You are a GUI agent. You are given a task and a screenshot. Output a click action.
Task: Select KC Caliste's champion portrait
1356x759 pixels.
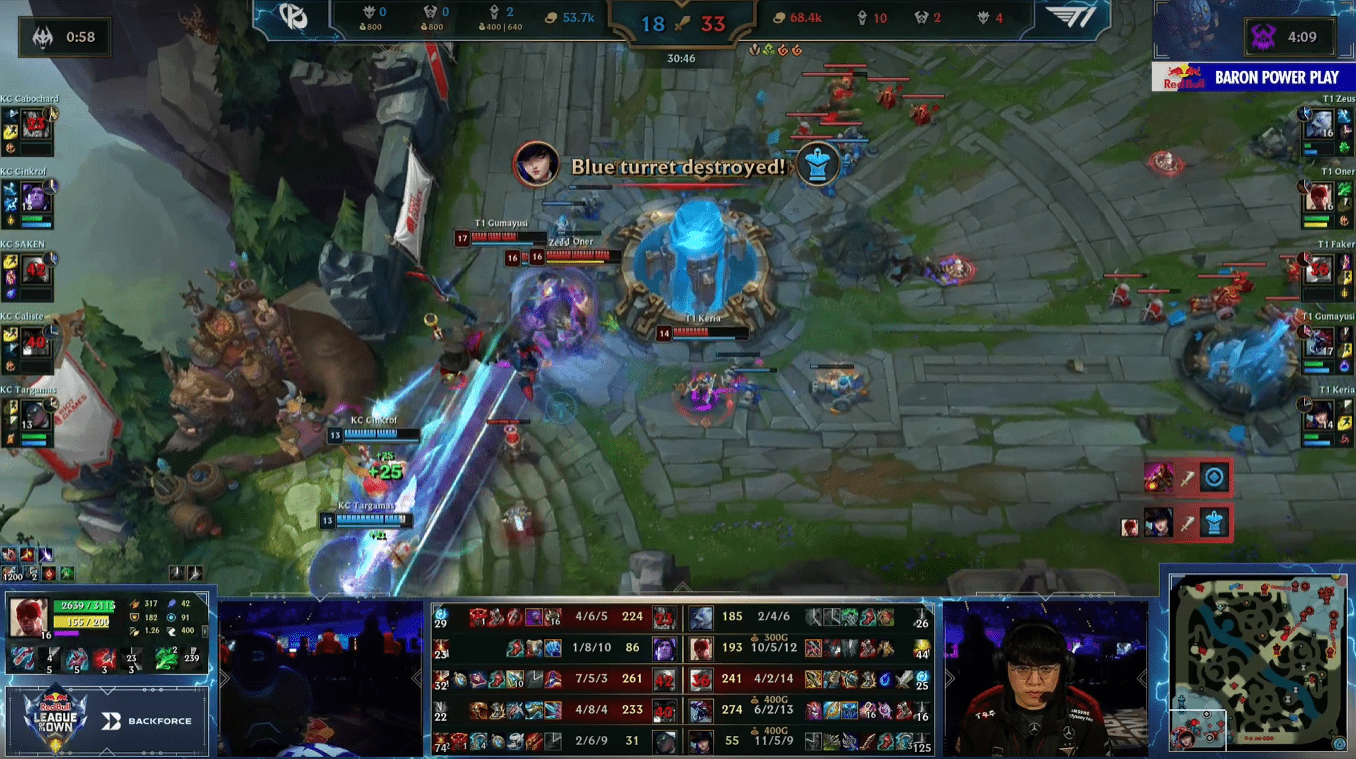point(35,342)
